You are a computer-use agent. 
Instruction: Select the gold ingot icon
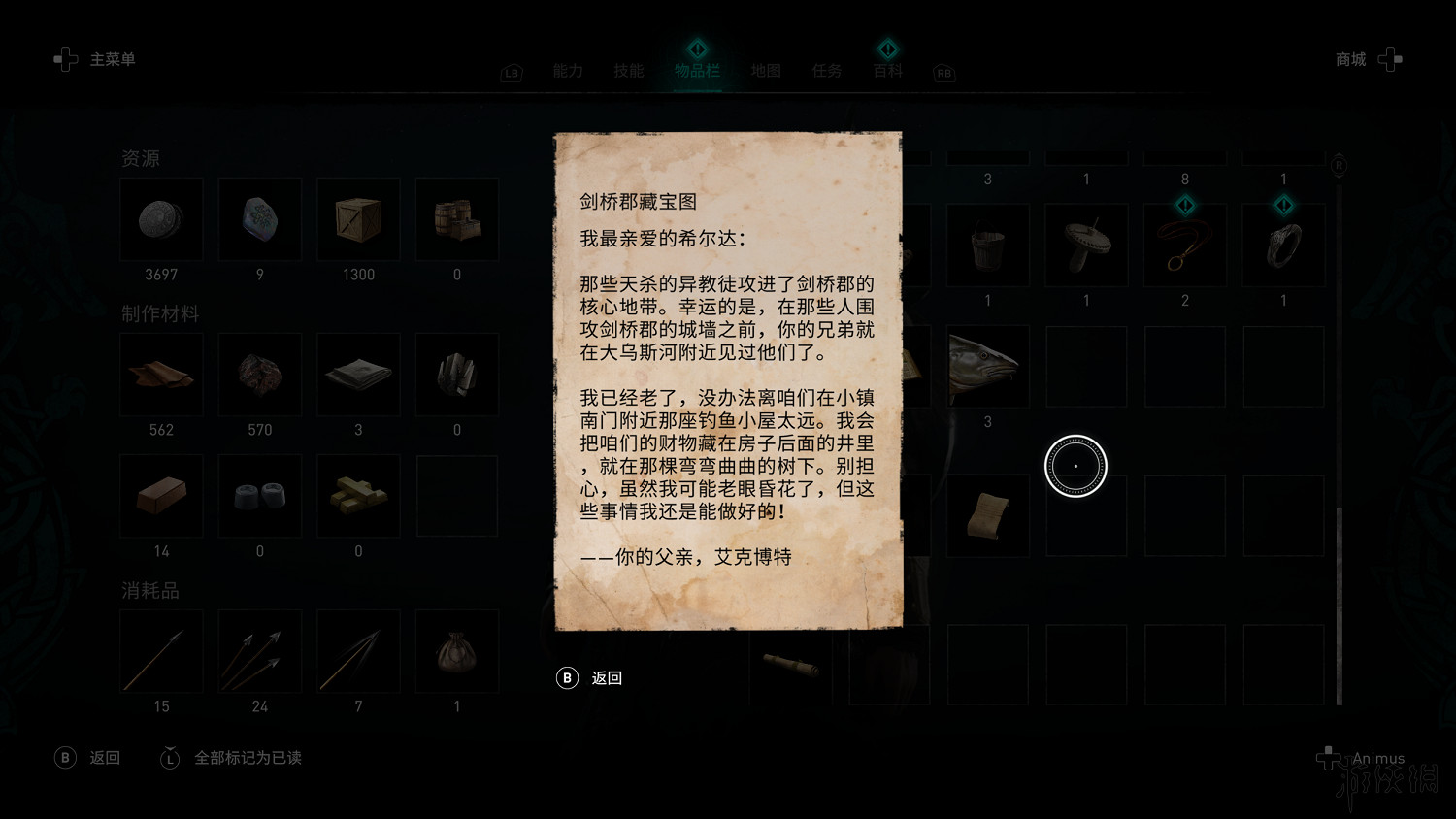(358, 496)
